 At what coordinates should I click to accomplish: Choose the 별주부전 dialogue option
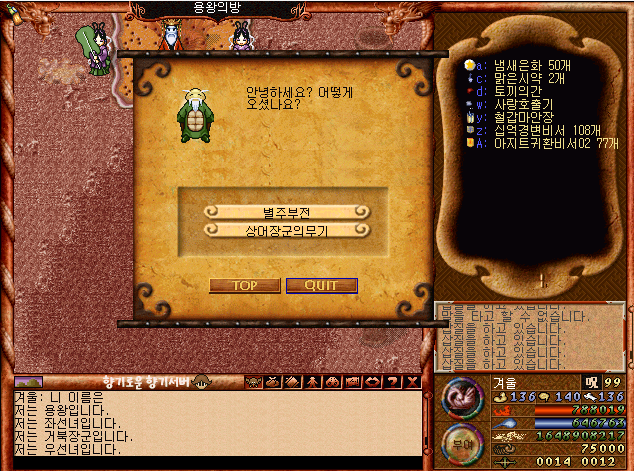(x=287, y=212)
